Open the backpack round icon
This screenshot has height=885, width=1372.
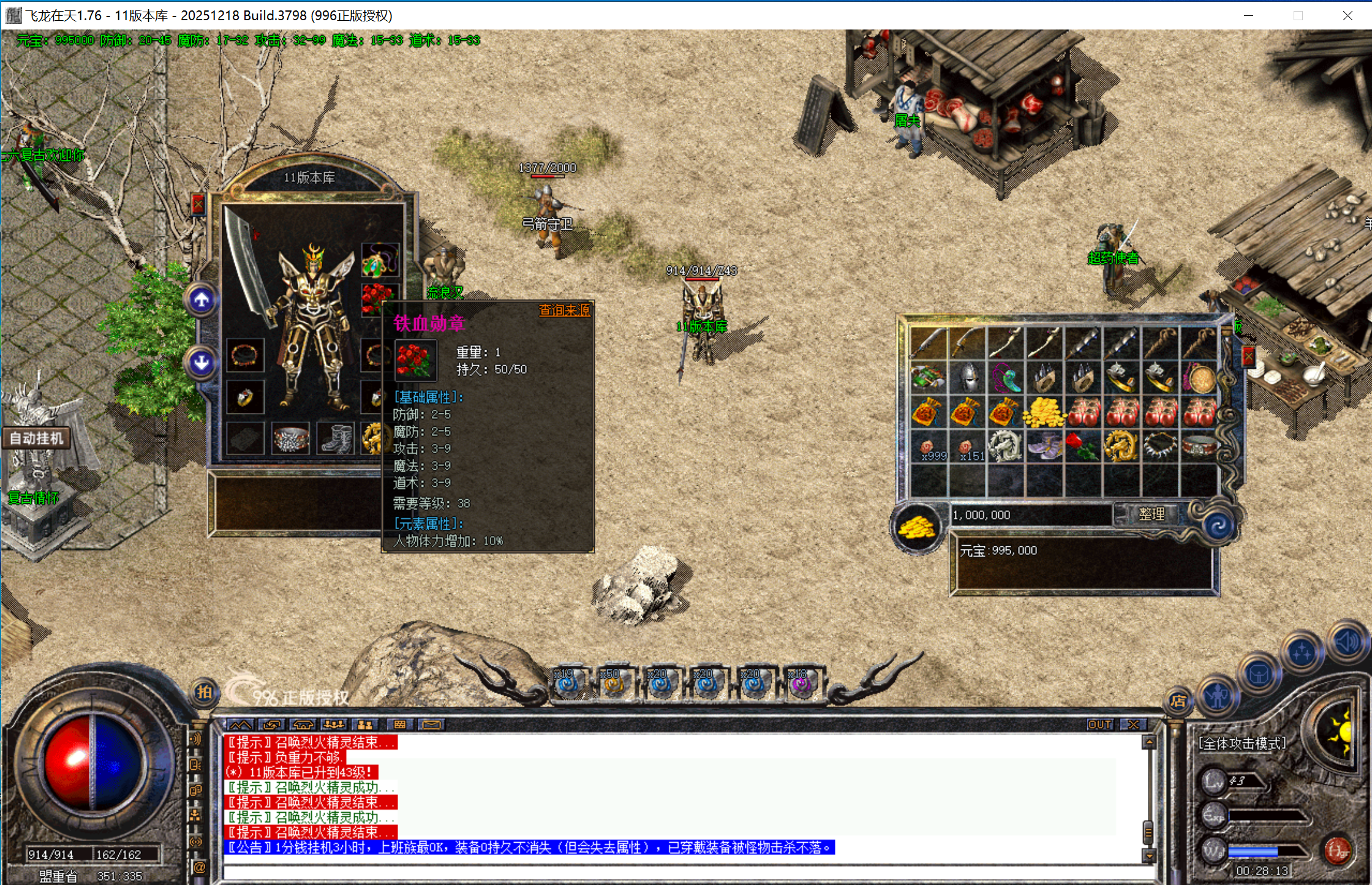tap(1259, 675)
